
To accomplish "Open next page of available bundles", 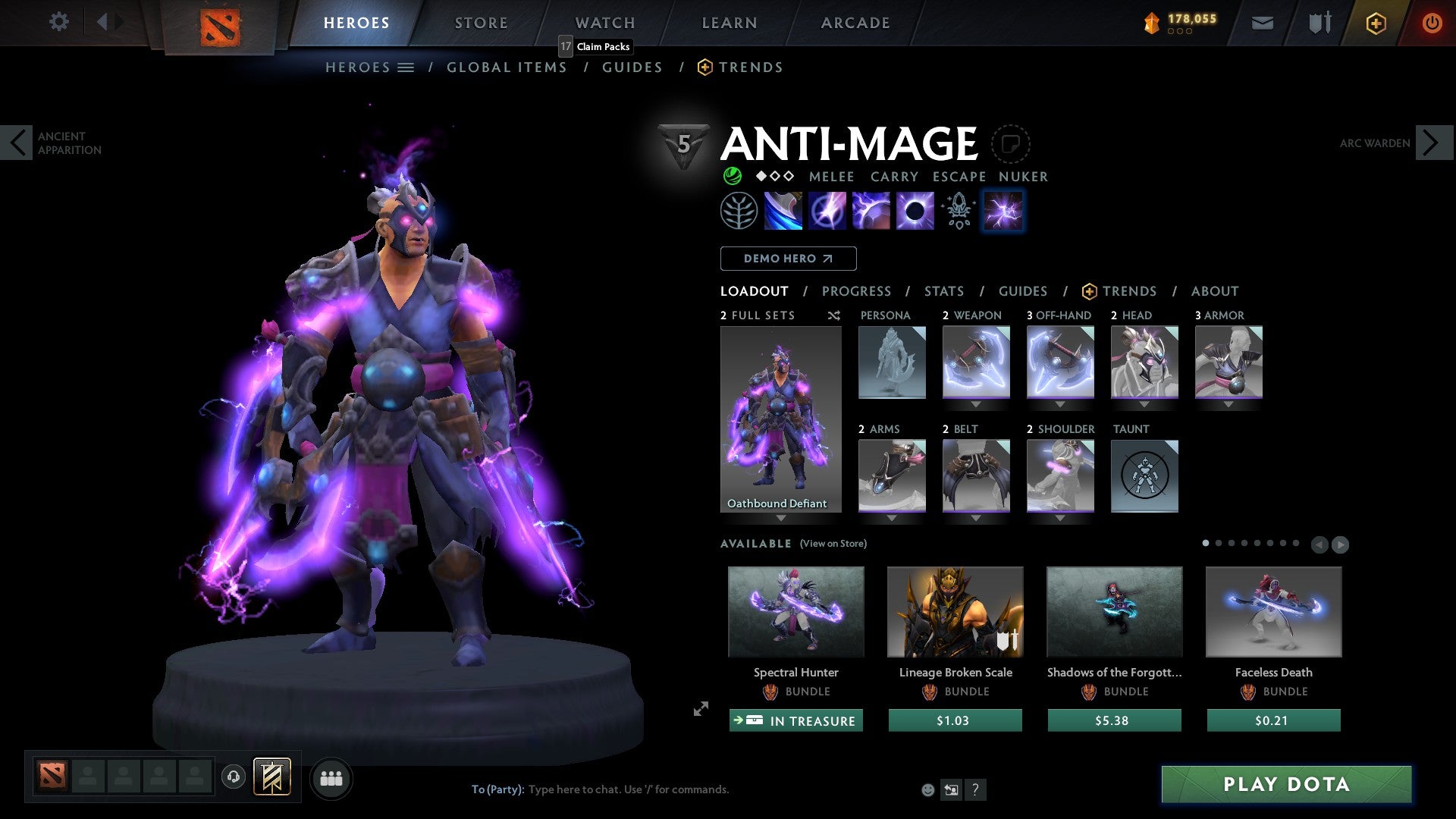I will [x=1340, y=544].
